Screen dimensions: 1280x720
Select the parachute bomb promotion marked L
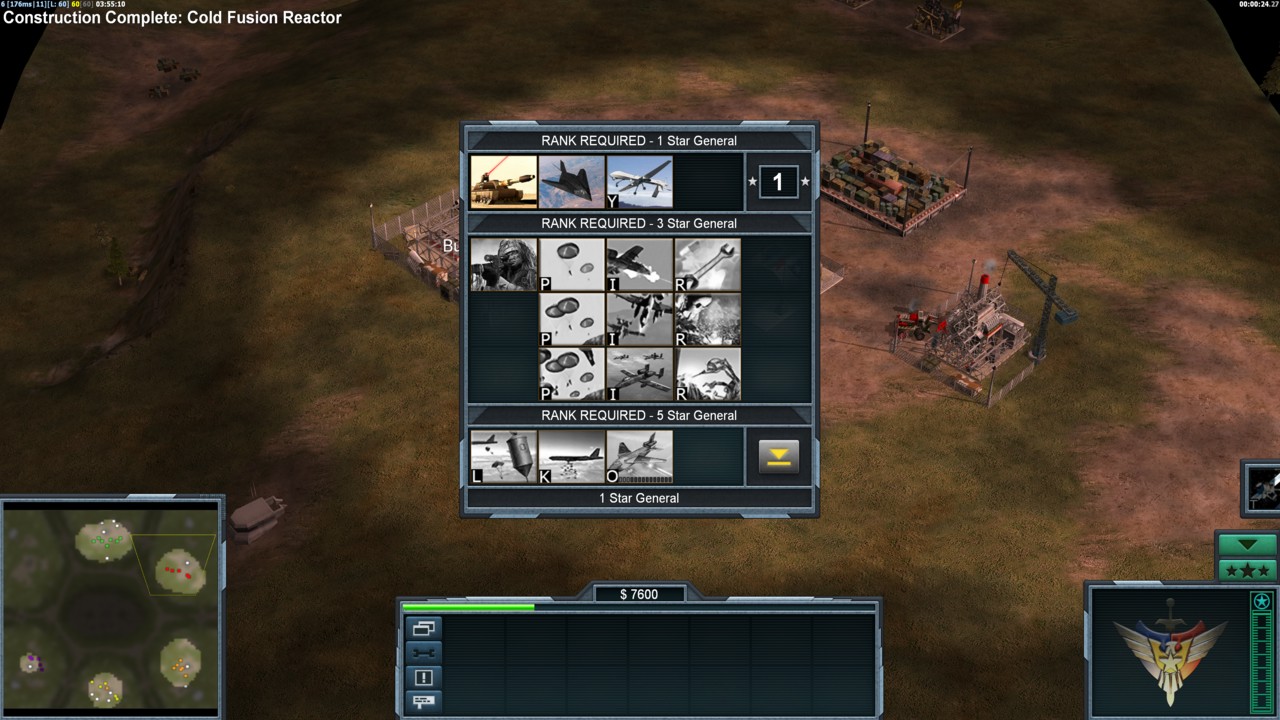[503, 457]
